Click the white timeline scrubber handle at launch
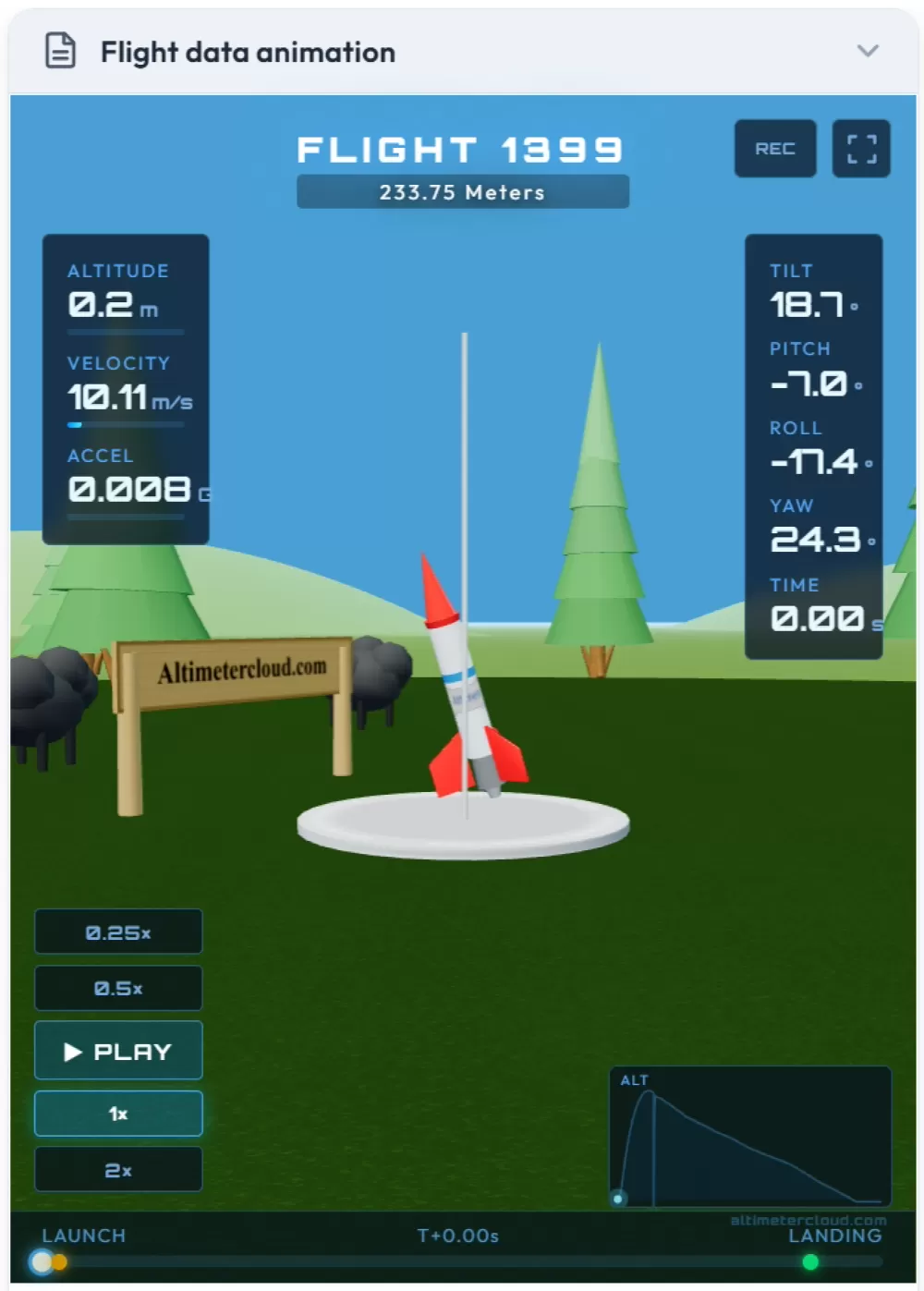Image resolution: width=924 pixels, height=1291 pixels. pos(41,1262)
